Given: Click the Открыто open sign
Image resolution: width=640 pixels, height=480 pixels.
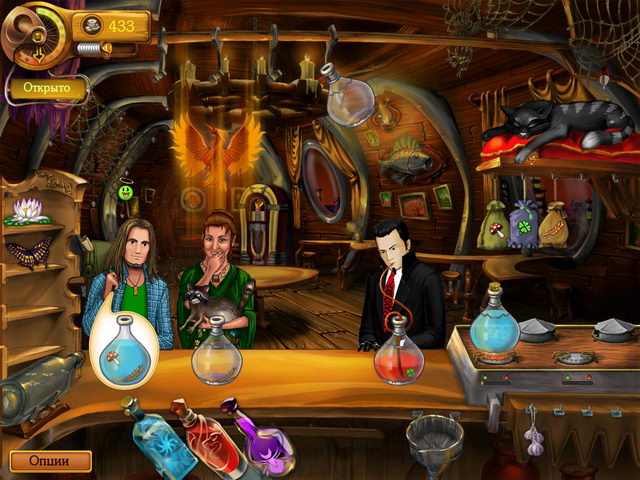Looking at the screenshot, I should tap(47, 88).
